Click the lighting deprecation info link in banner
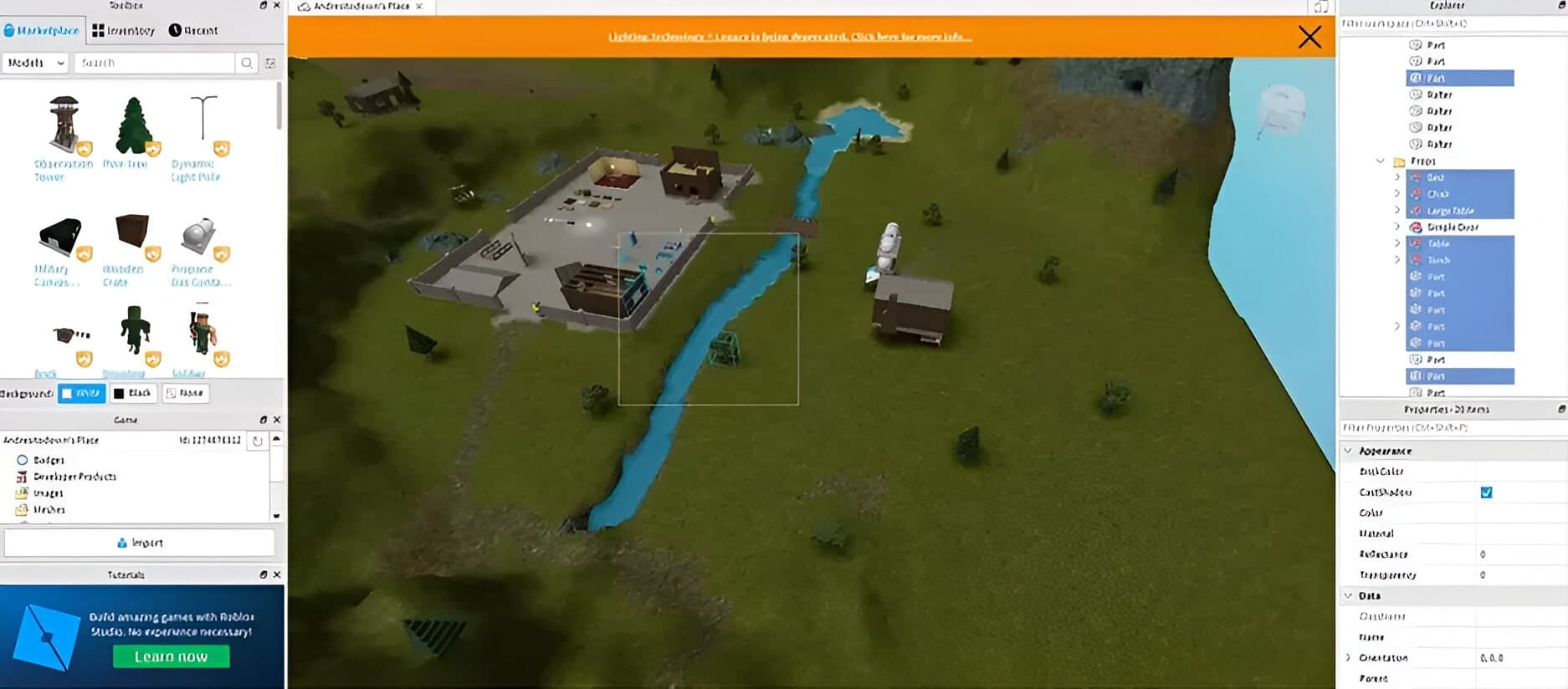The height and width of the screenshot is (689, 1568). pyautogui.click(x=789, y=37)
